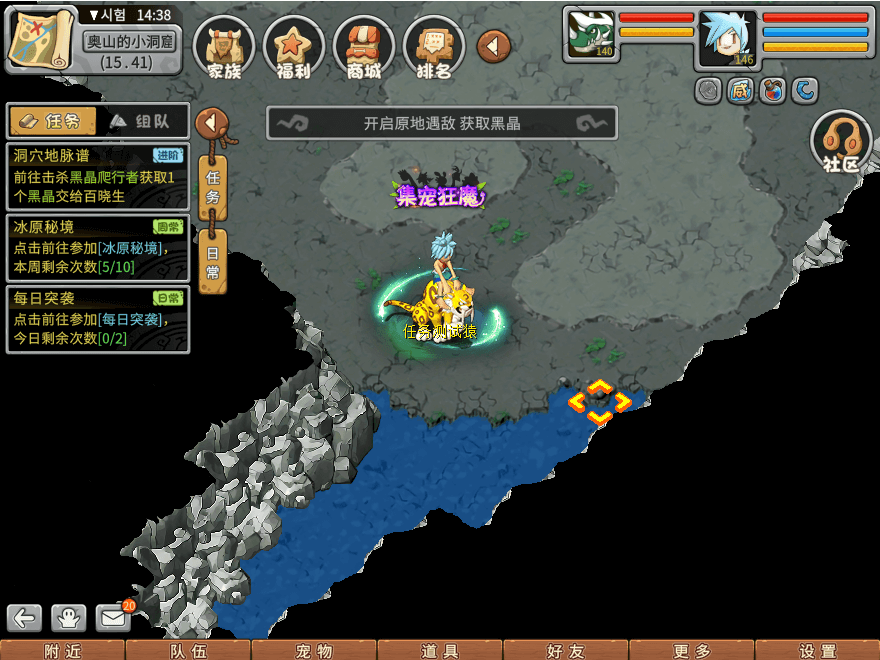The image size is (880, 660).
Task: Use the potion flask icon
Action: (x=772, y=91)
